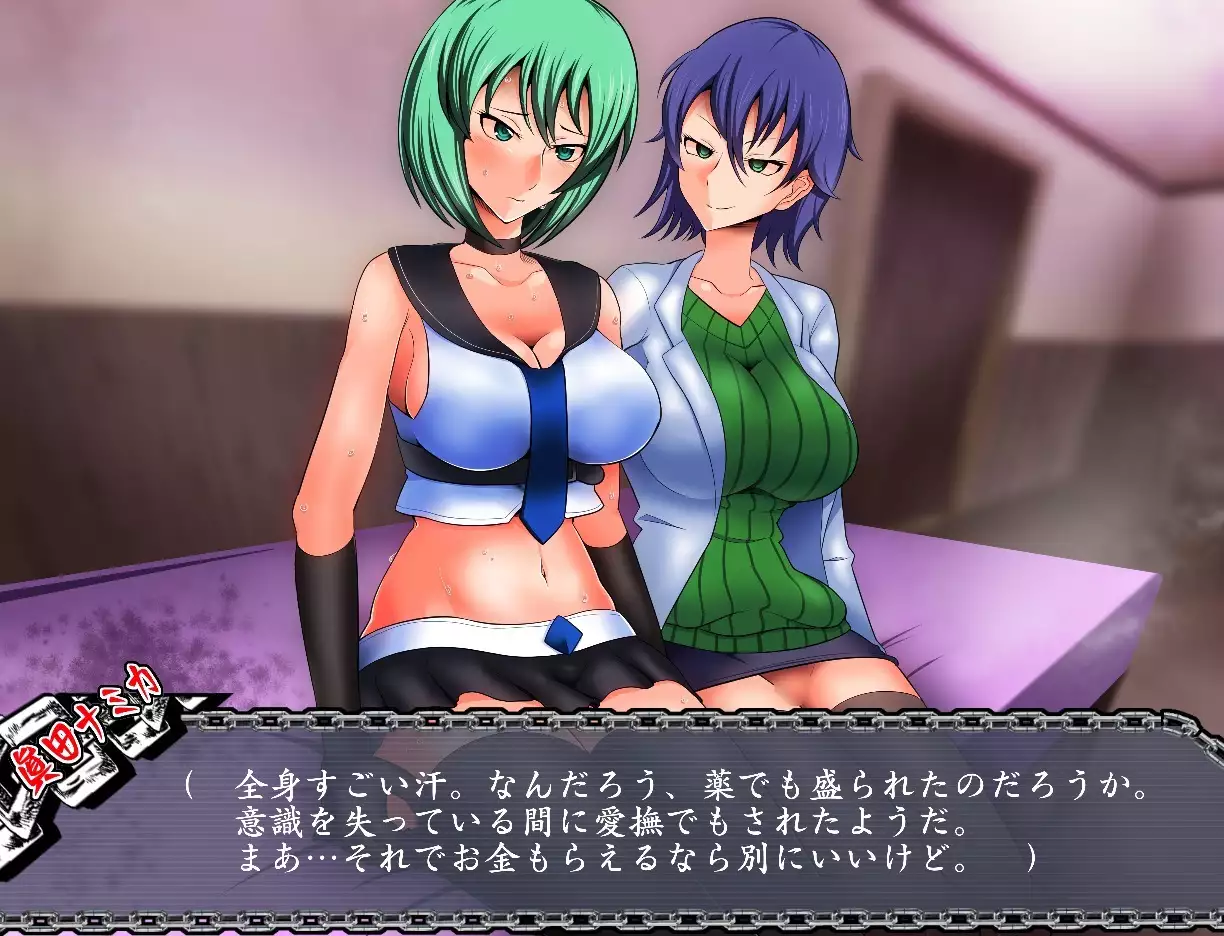Advance the dialogue text box
Screen dimensions: 1224x936
coord(680,820)
